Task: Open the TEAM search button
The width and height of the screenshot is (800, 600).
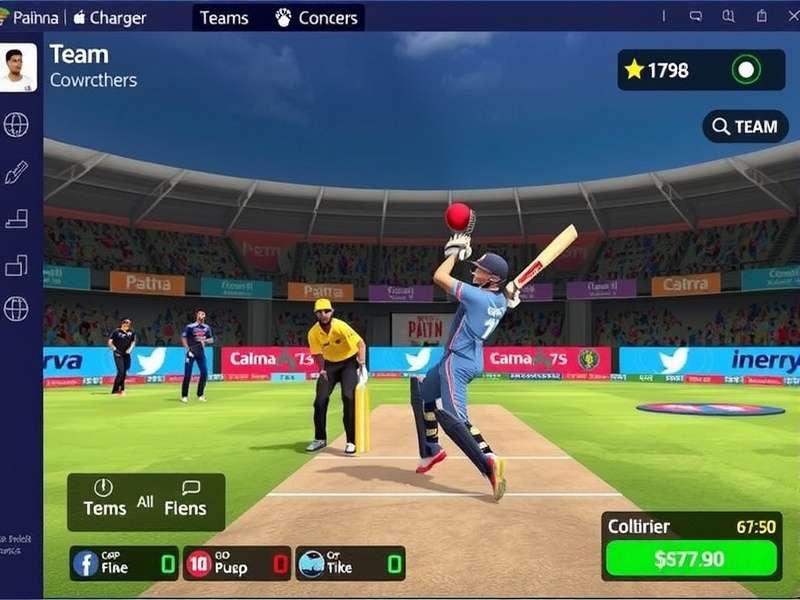Action: (745, 126)
